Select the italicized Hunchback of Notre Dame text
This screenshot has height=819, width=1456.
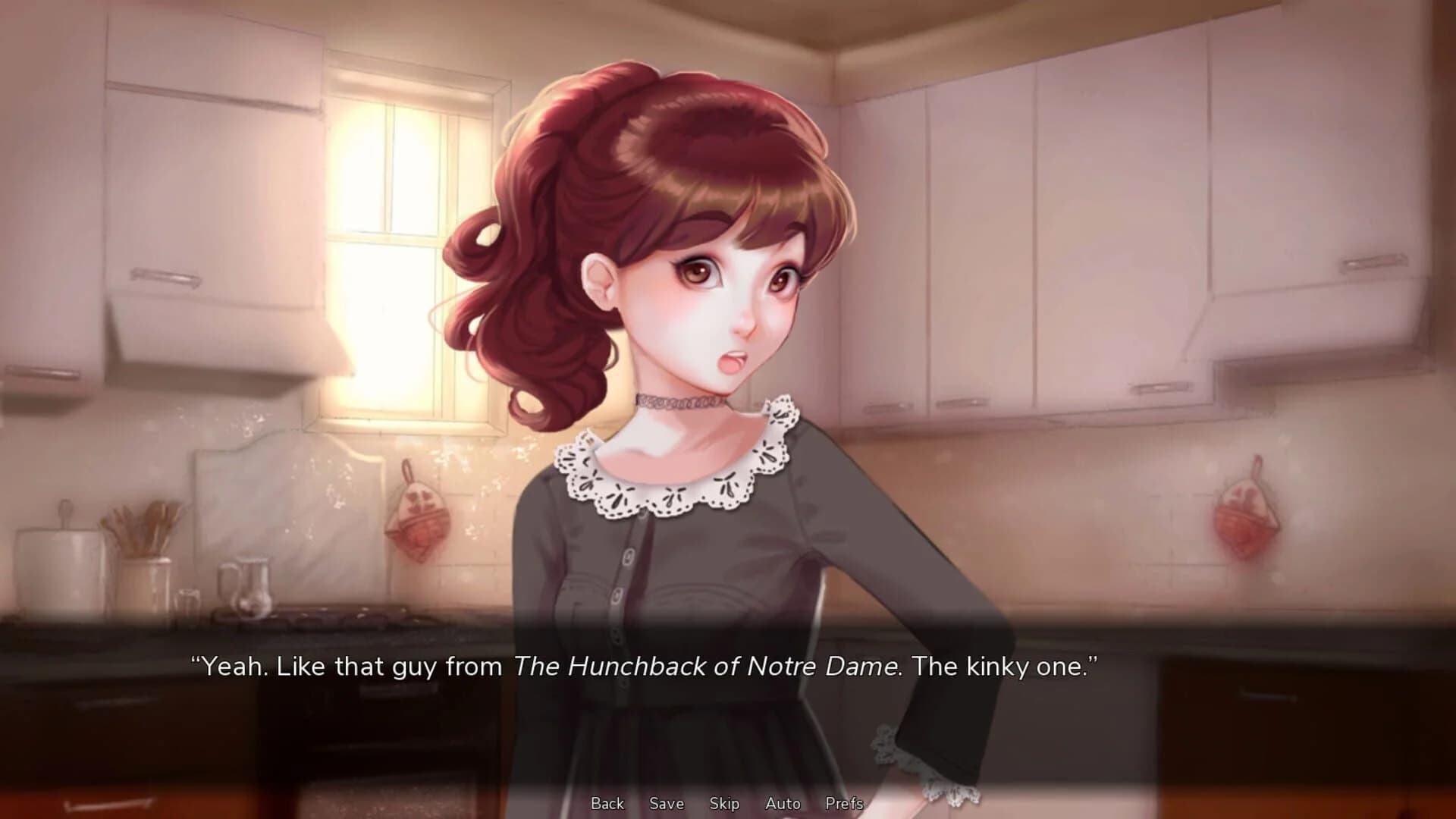[x=705, y=667]
